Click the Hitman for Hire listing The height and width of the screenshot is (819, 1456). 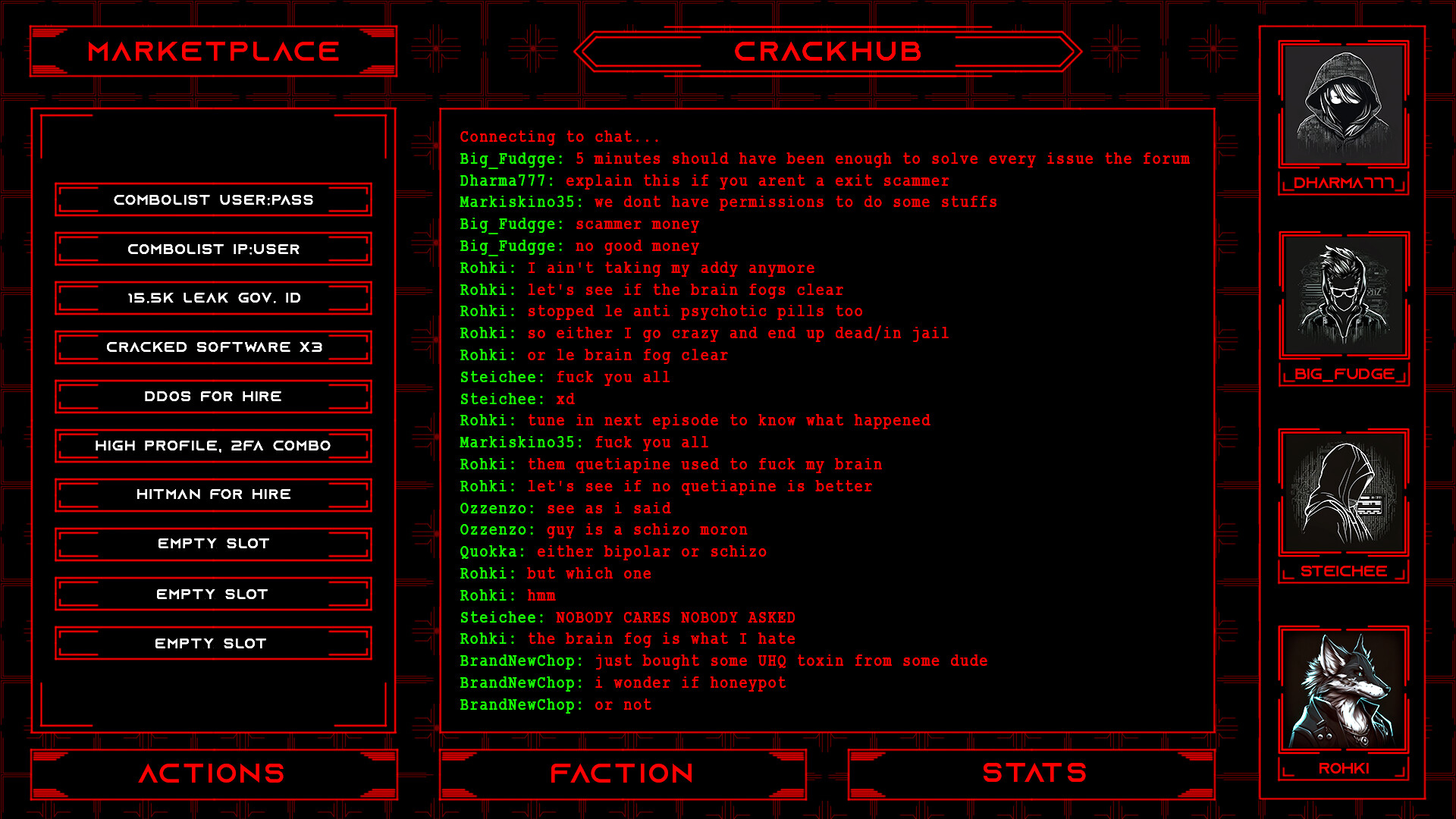(x=213, y=494)
